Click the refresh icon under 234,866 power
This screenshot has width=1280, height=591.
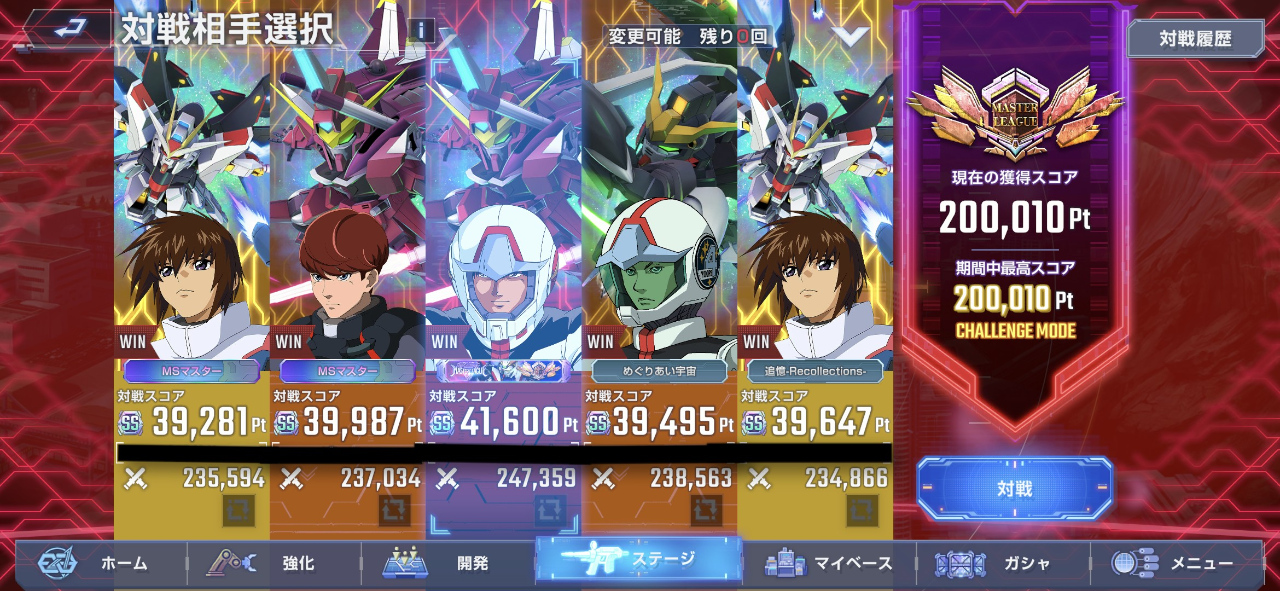(862, 510)
